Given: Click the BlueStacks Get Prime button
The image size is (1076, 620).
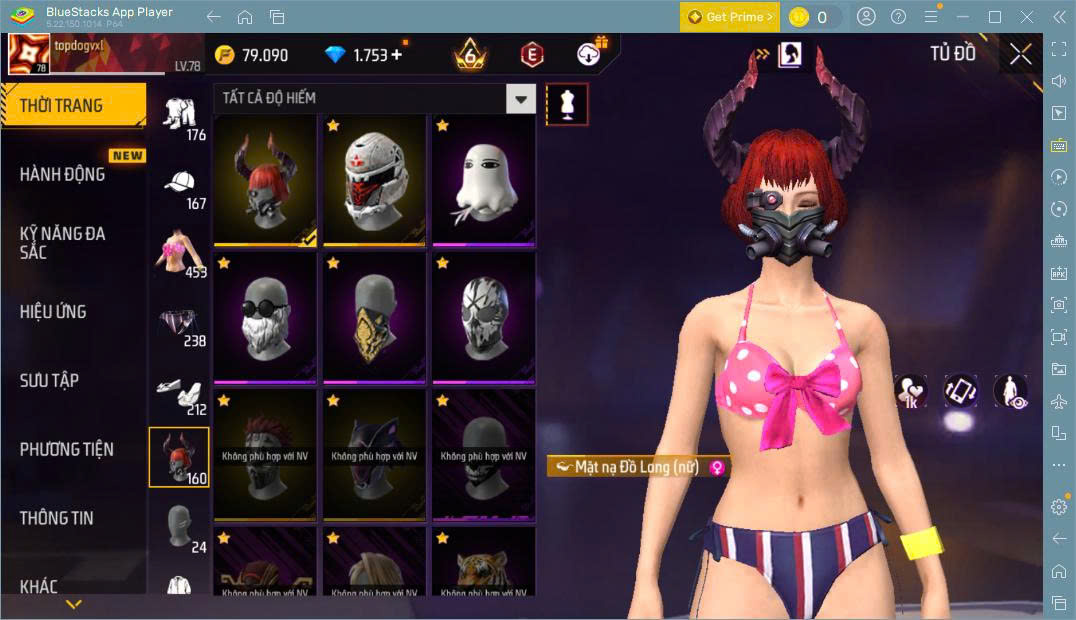Looking at the screenshot, I should pos(730,17).
